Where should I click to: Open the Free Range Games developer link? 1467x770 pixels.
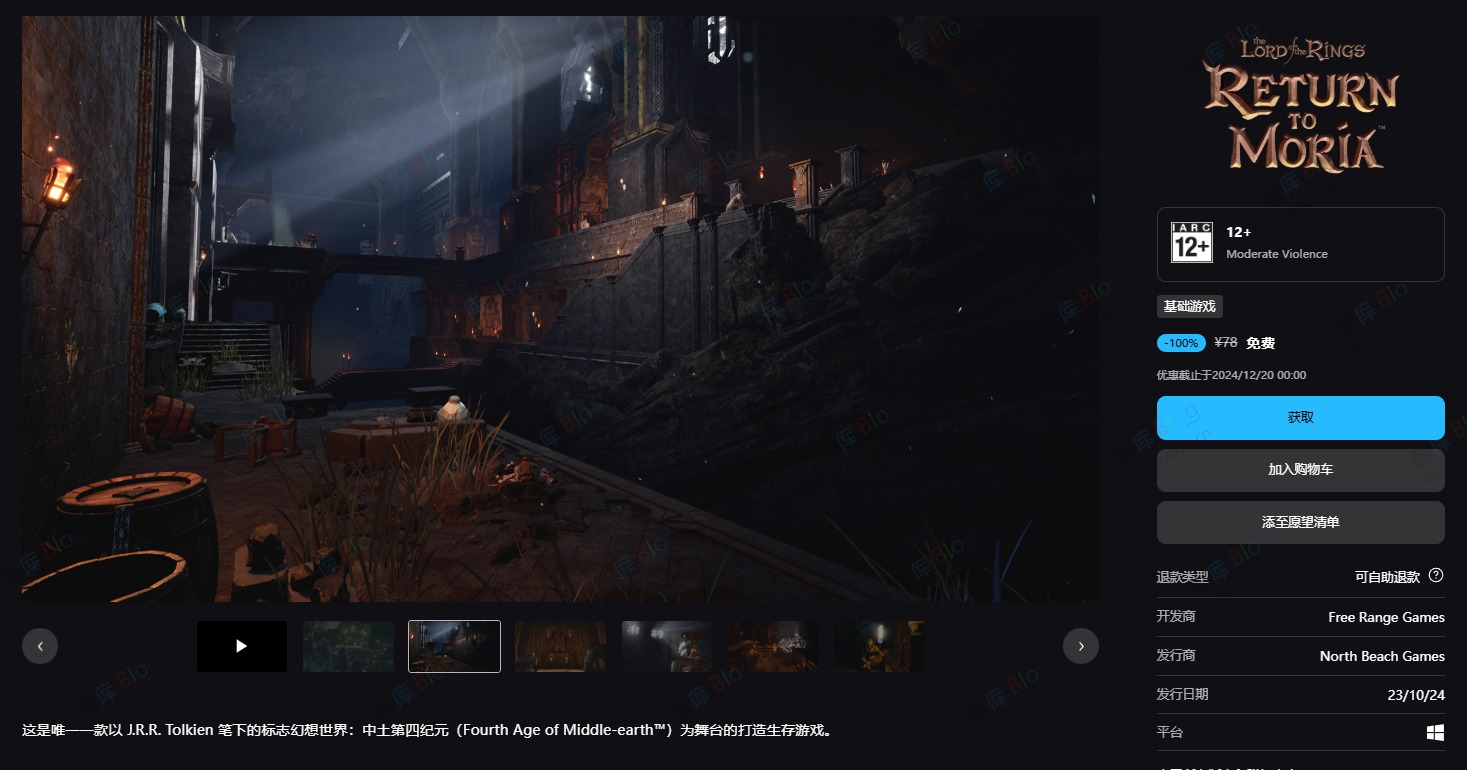pos(1386,617)
